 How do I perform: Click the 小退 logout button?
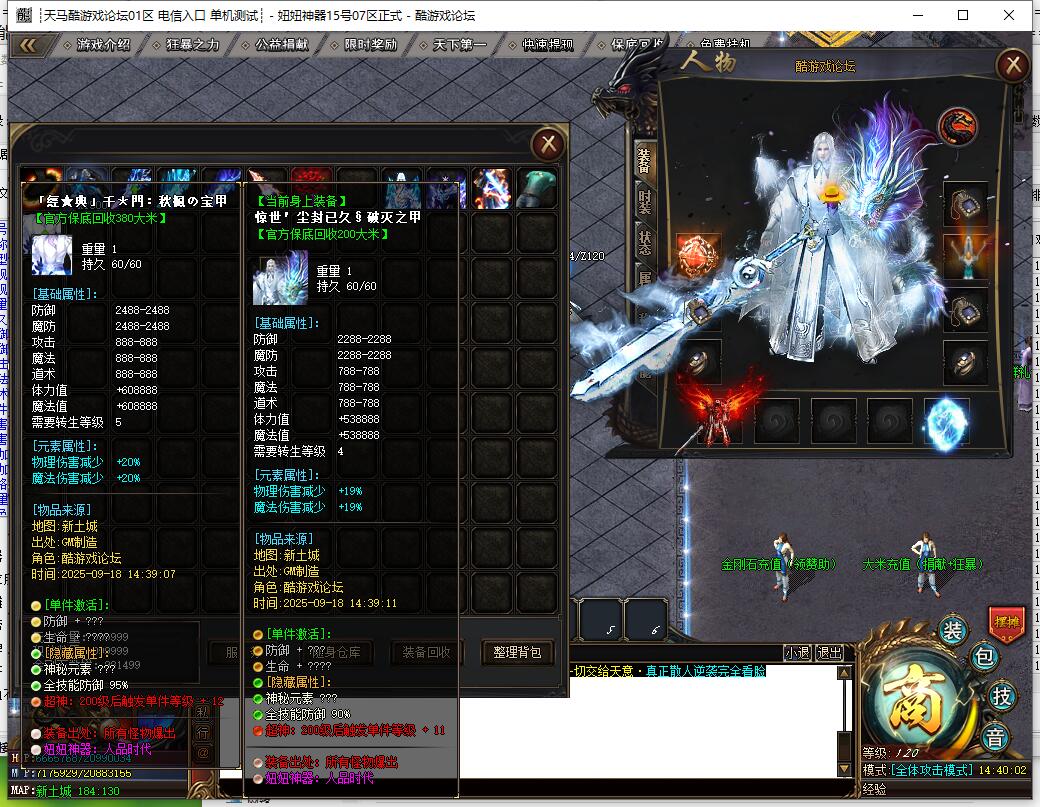(x=797, y=653)
